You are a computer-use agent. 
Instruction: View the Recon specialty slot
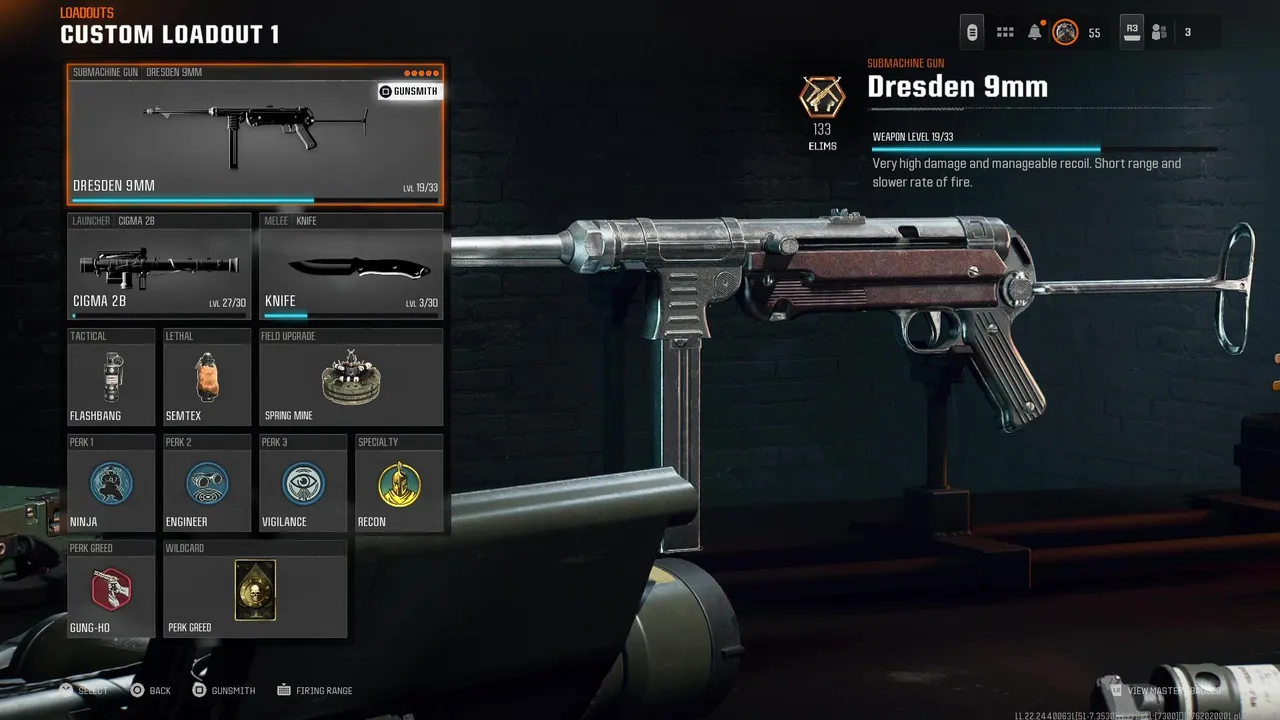[x=399, y=484]
